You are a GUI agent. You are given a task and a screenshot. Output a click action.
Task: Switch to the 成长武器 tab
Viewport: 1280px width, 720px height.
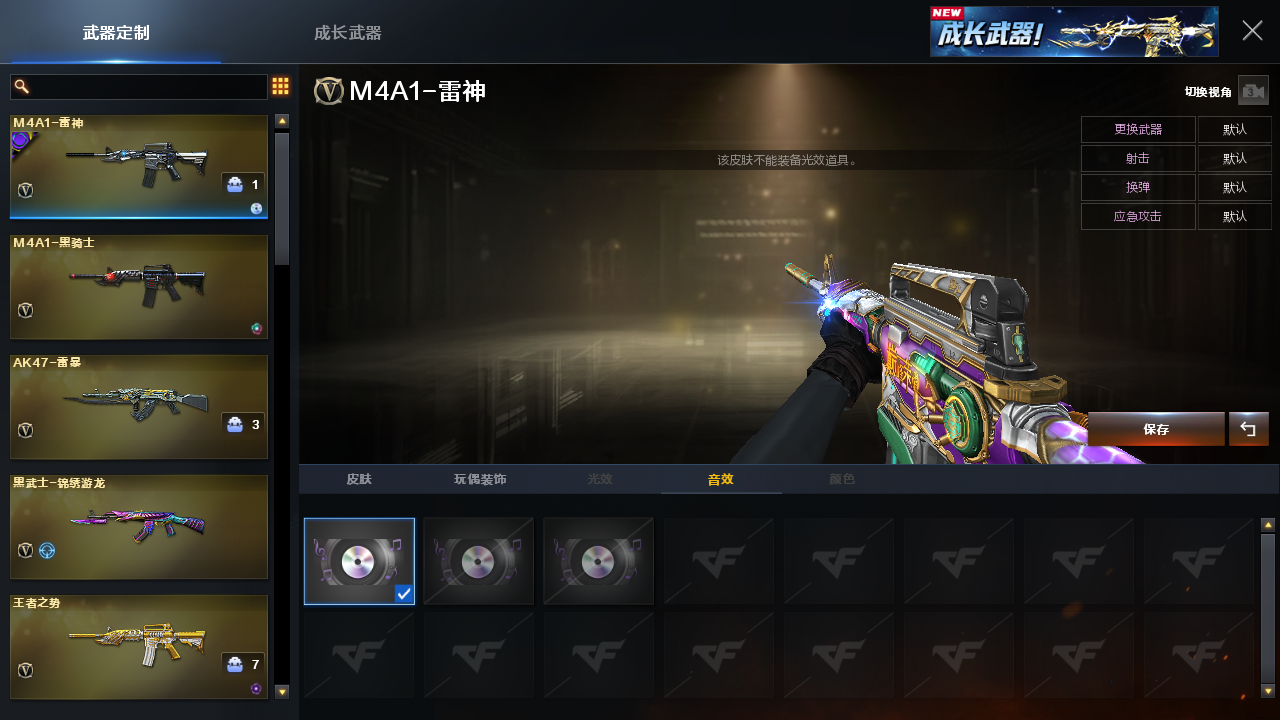(x=347, y=33)
